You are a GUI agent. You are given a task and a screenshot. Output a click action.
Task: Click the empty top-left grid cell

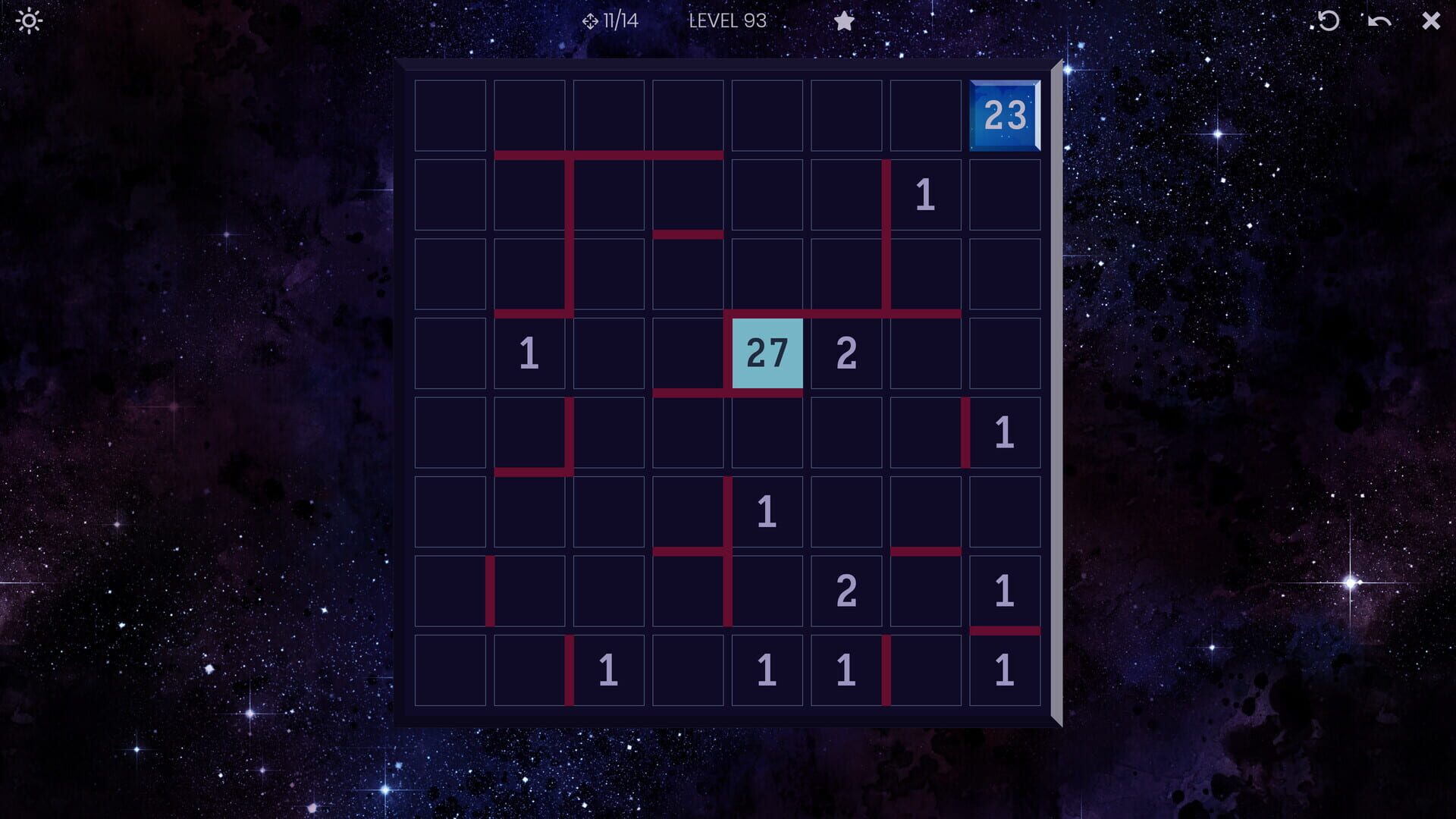pos(450,116)
